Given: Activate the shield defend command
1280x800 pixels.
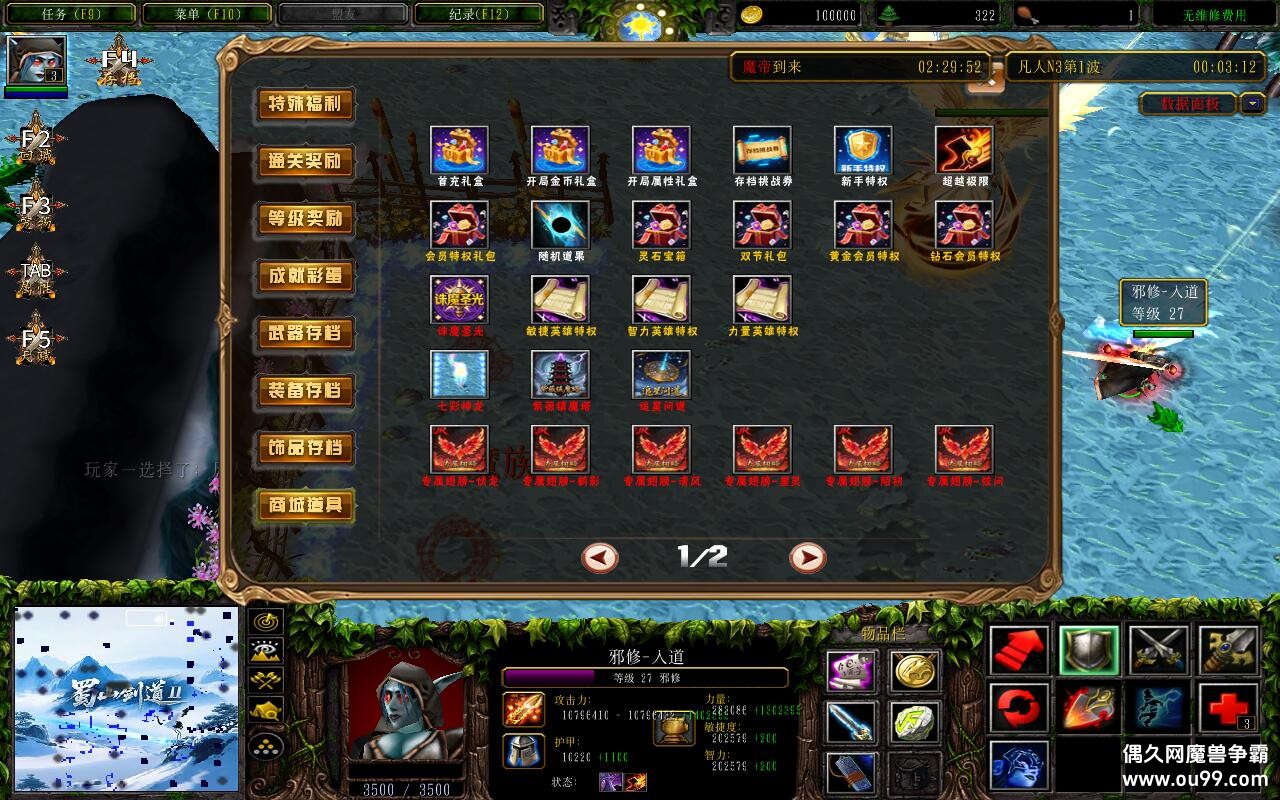Looking at the screenshot, I should (1088, 651).
